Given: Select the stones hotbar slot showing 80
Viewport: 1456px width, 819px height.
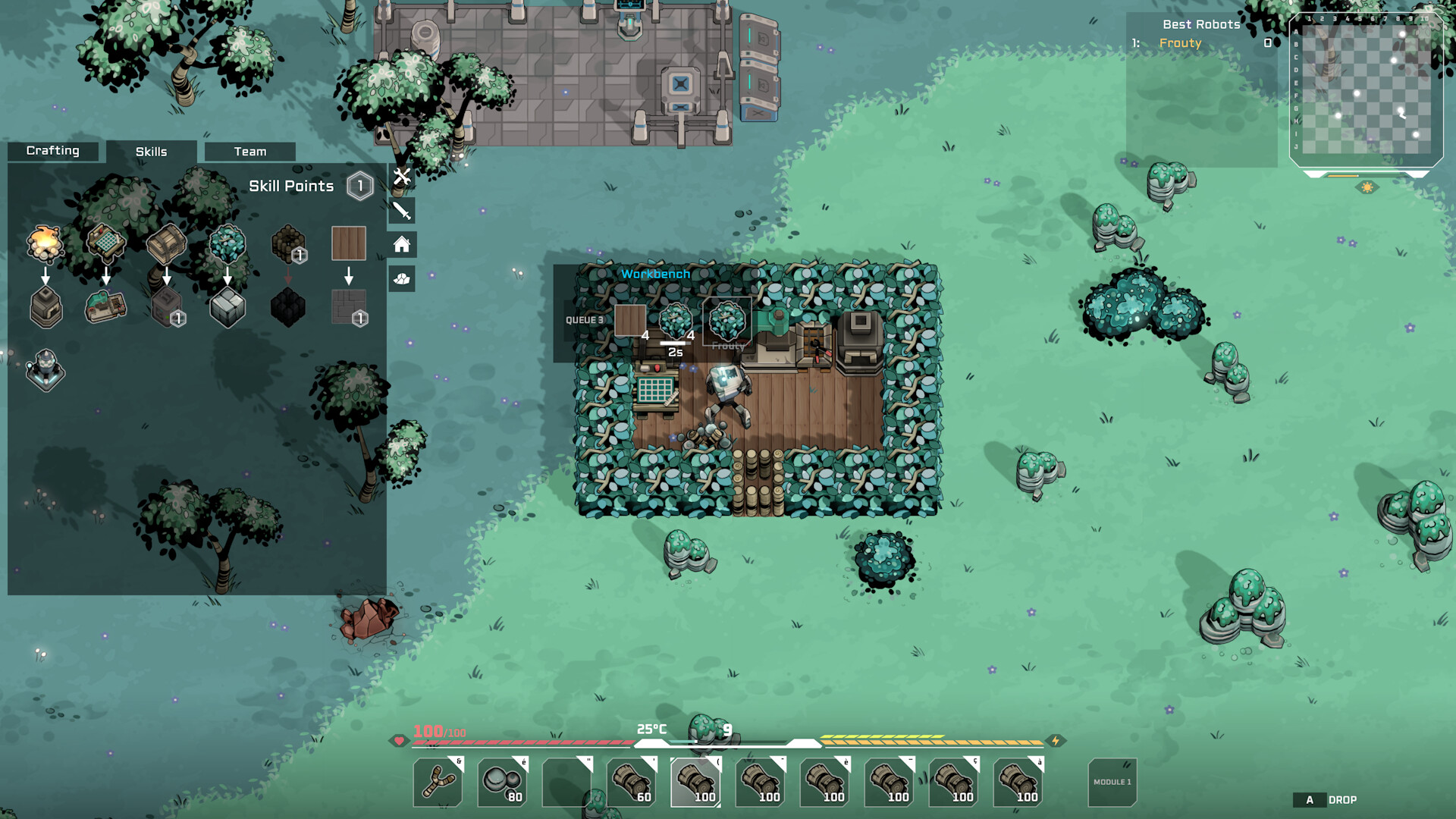Looking at the screenshot, I should click(501, 782).
